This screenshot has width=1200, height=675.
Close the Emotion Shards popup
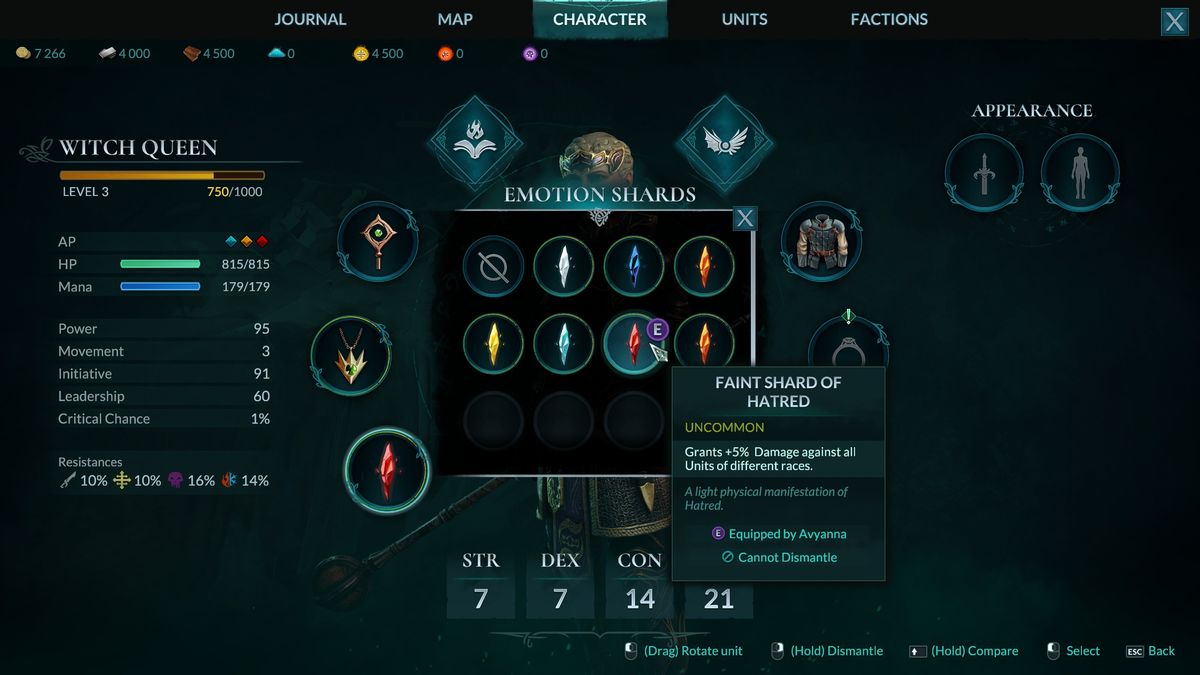point(745,218)
